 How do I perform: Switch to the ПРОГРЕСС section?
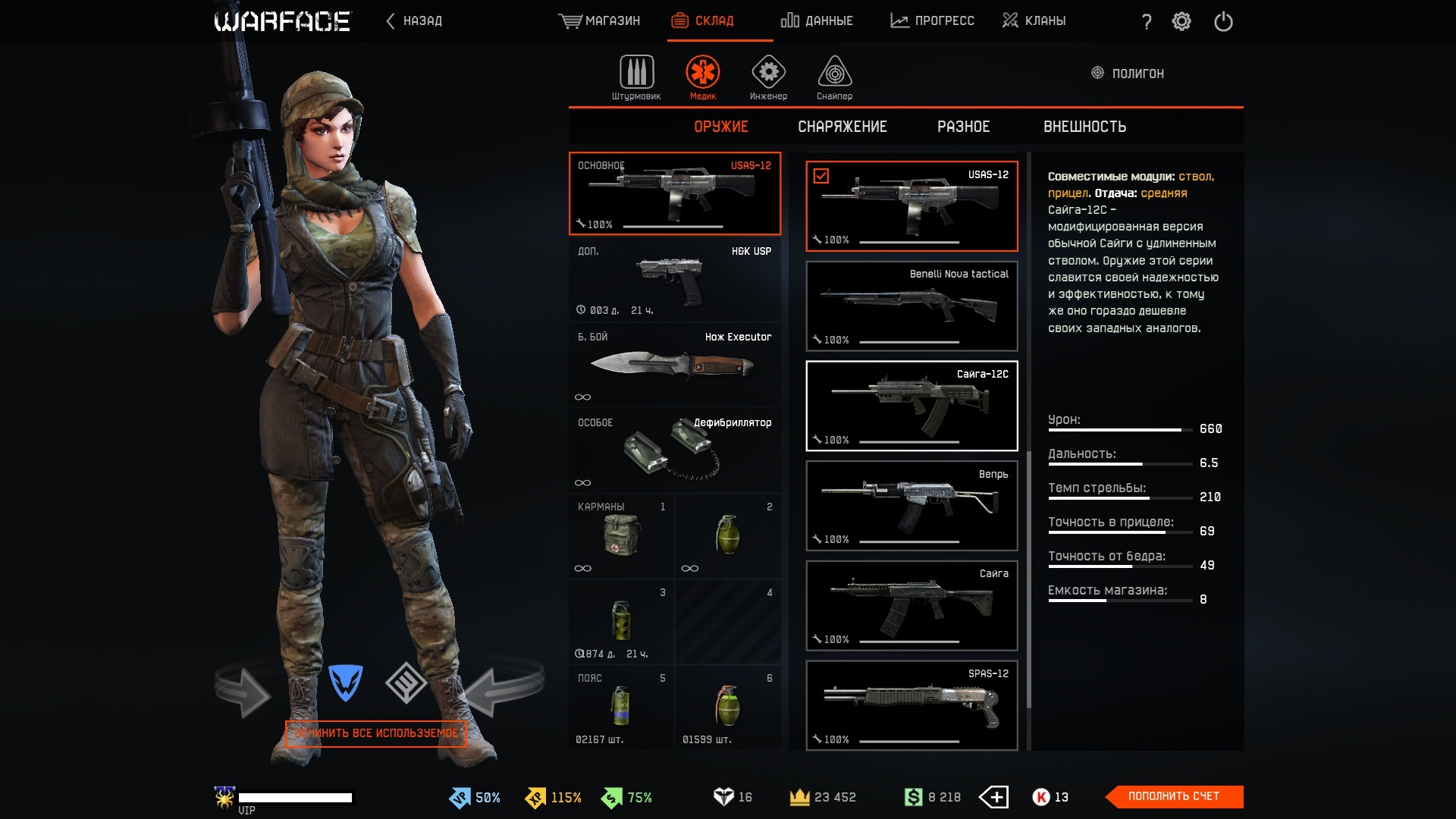933,21
